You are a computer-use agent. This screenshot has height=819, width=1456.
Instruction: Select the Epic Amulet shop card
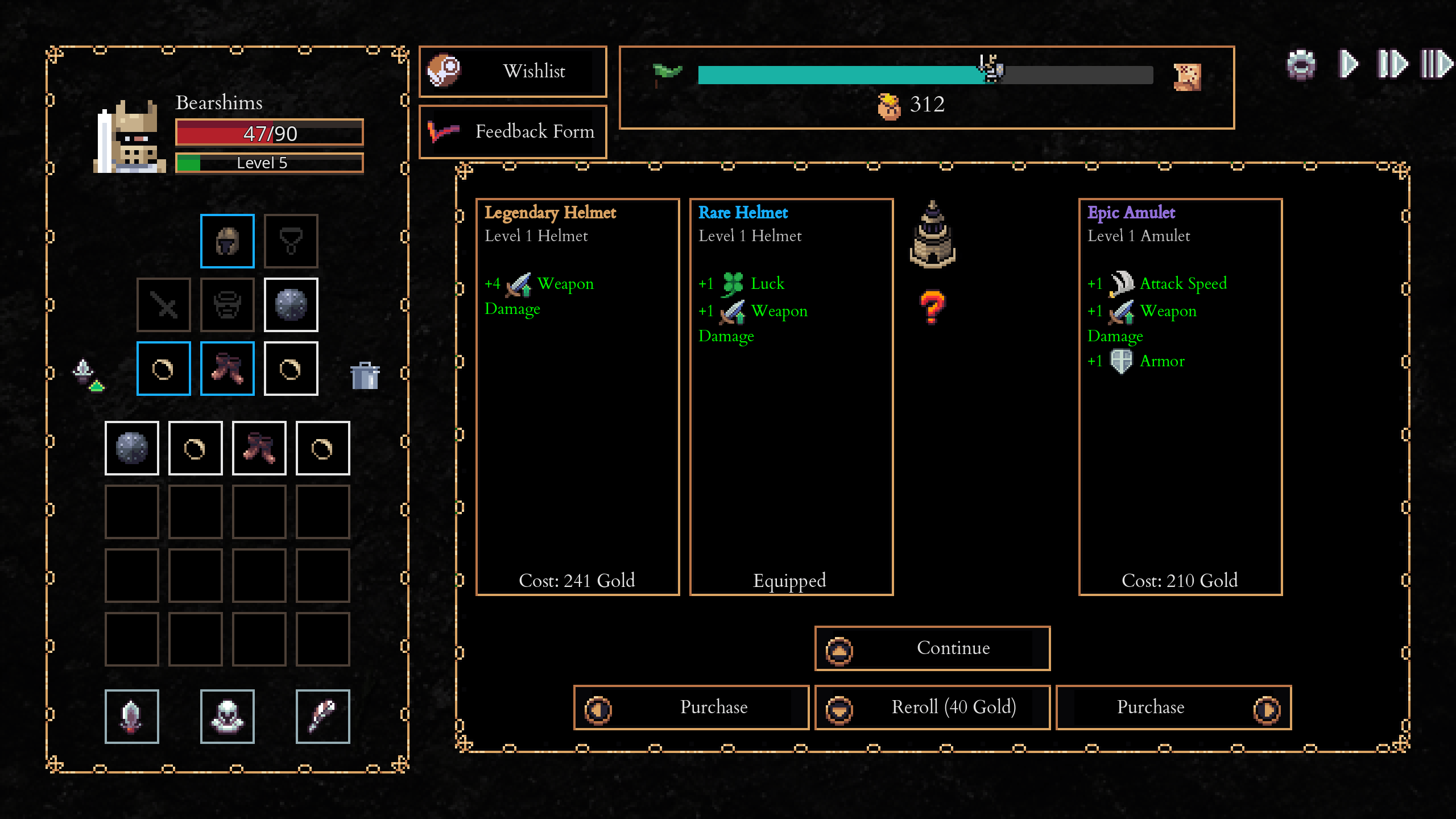tap(1180, 396)
